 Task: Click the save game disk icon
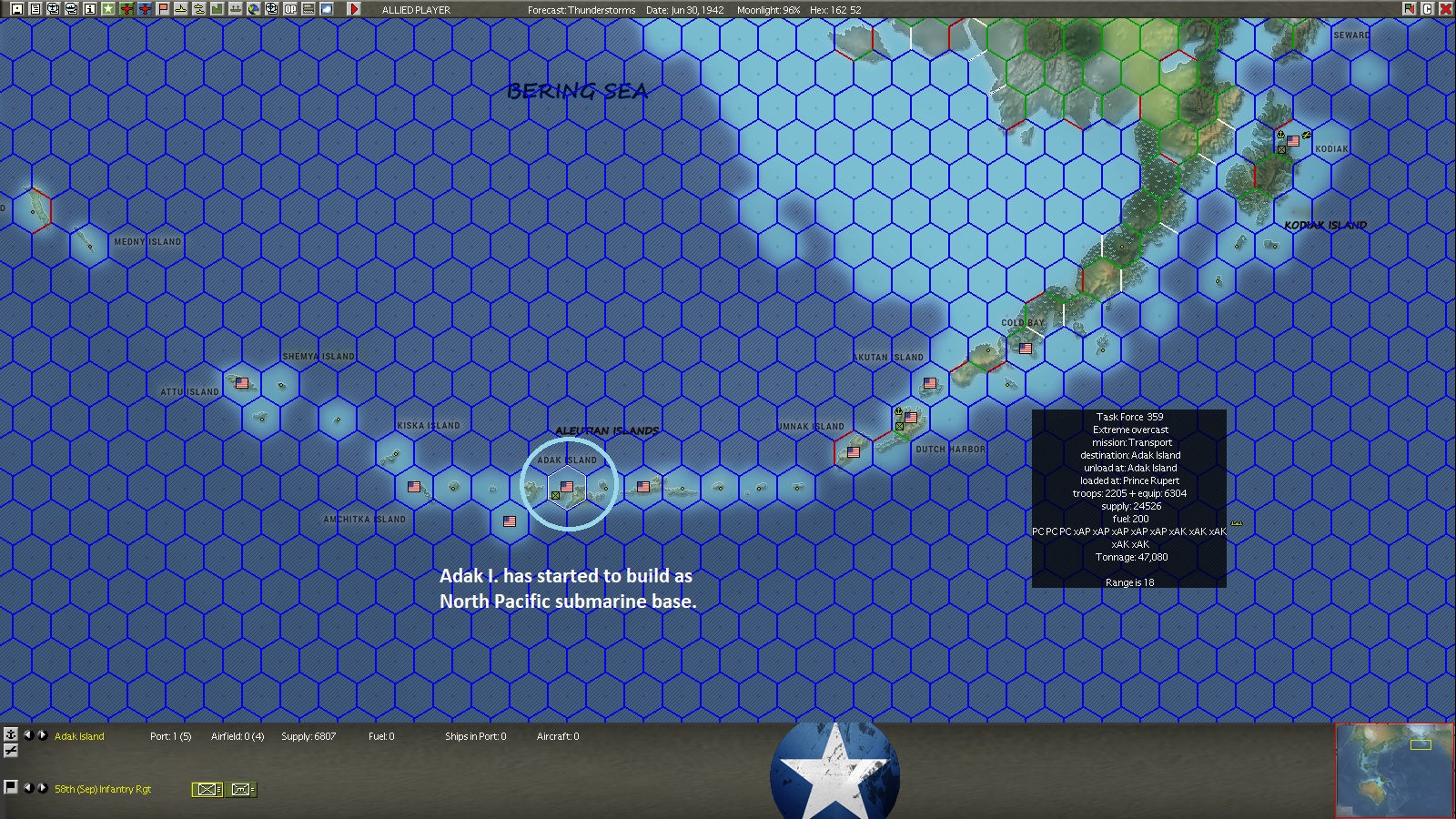(18, 9)
